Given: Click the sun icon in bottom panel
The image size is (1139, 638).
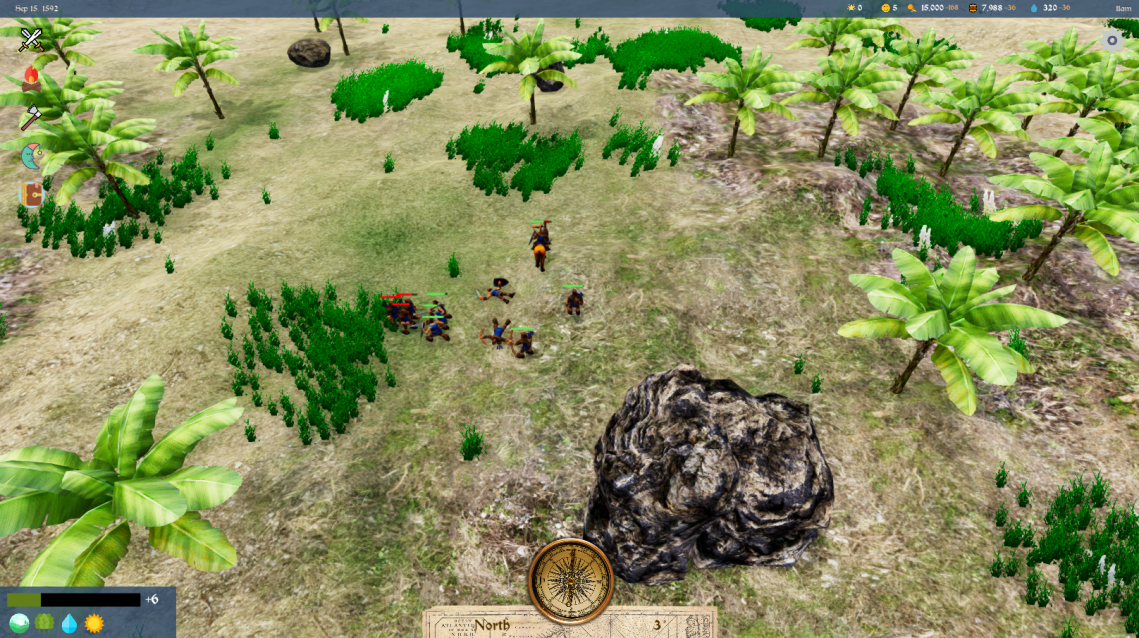Looking at the screenshot, I should pyautogui.click(x=94, y=623).
